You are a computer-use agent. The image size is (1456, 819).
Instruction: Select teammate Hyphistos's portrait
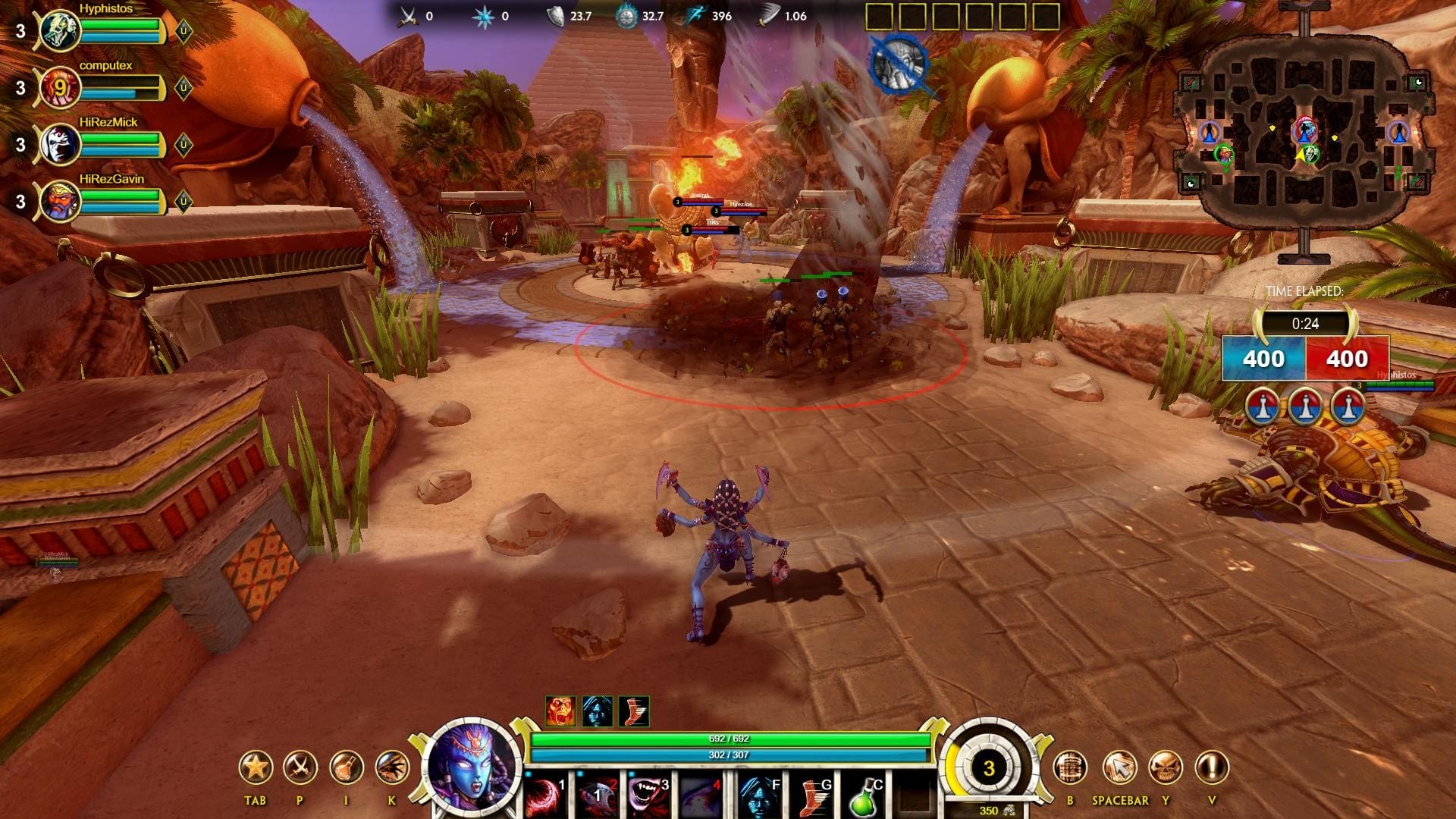tap(60, 30)
